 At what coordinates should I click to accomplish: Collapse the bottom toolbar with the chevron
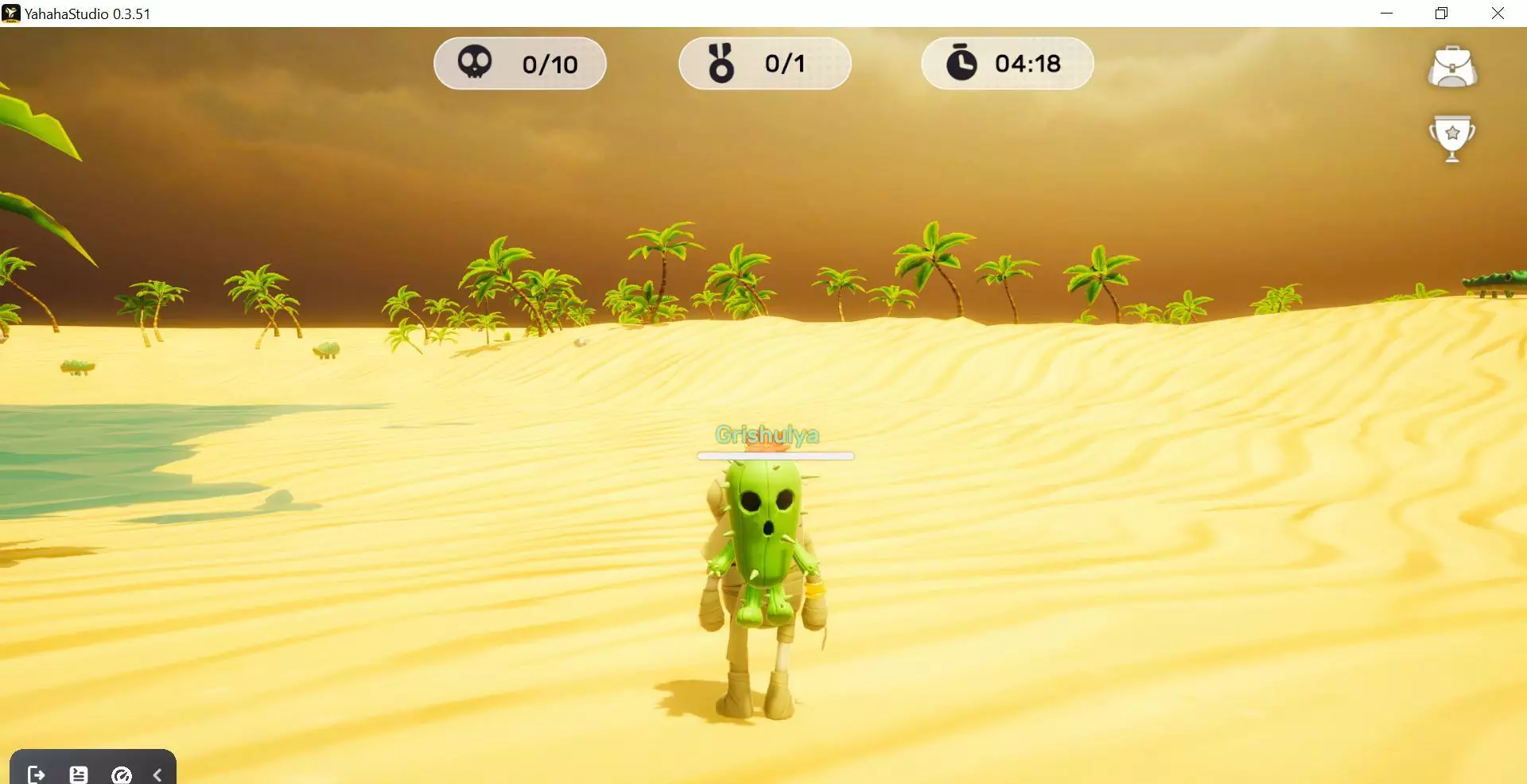pyautogui.click(x=157, y=773)
